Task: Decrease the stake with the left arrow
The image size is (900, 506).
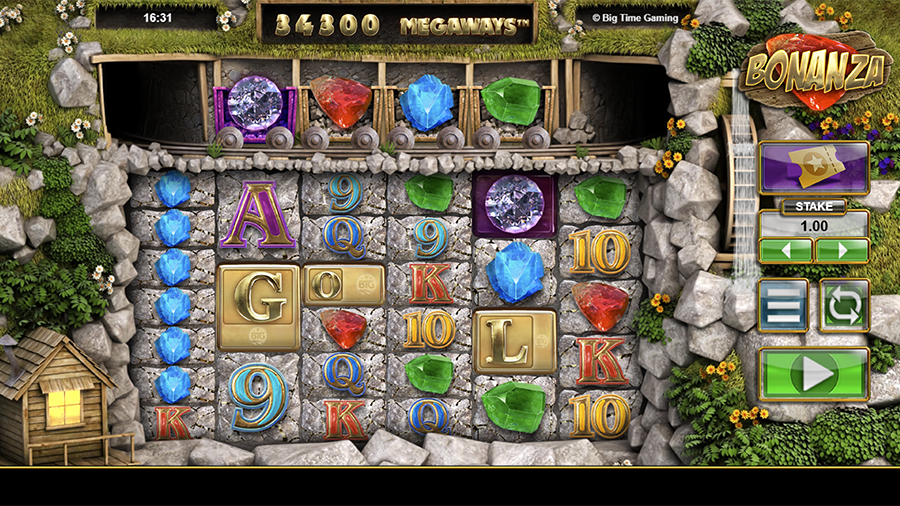Action: pyautogui.click(x=786, y=250)
